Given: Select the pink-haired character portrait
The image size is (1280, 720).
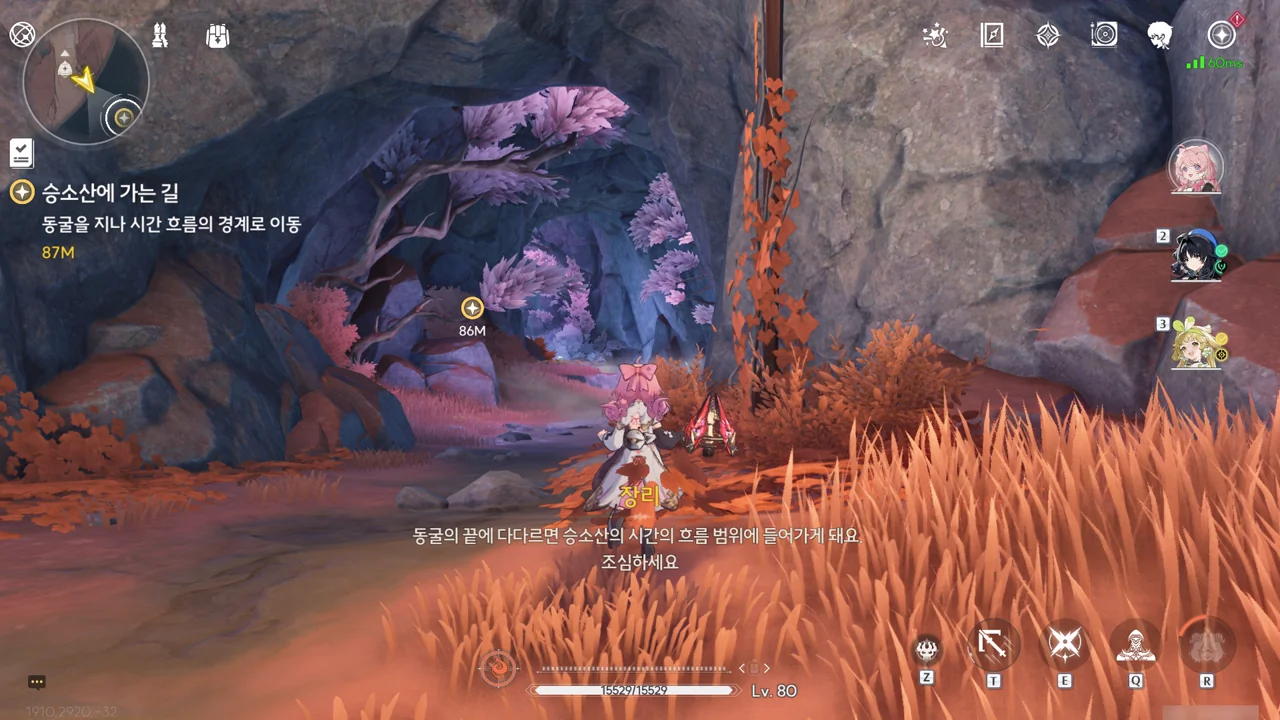Looking at the screenshot, I should click(x=1196, y=167).
